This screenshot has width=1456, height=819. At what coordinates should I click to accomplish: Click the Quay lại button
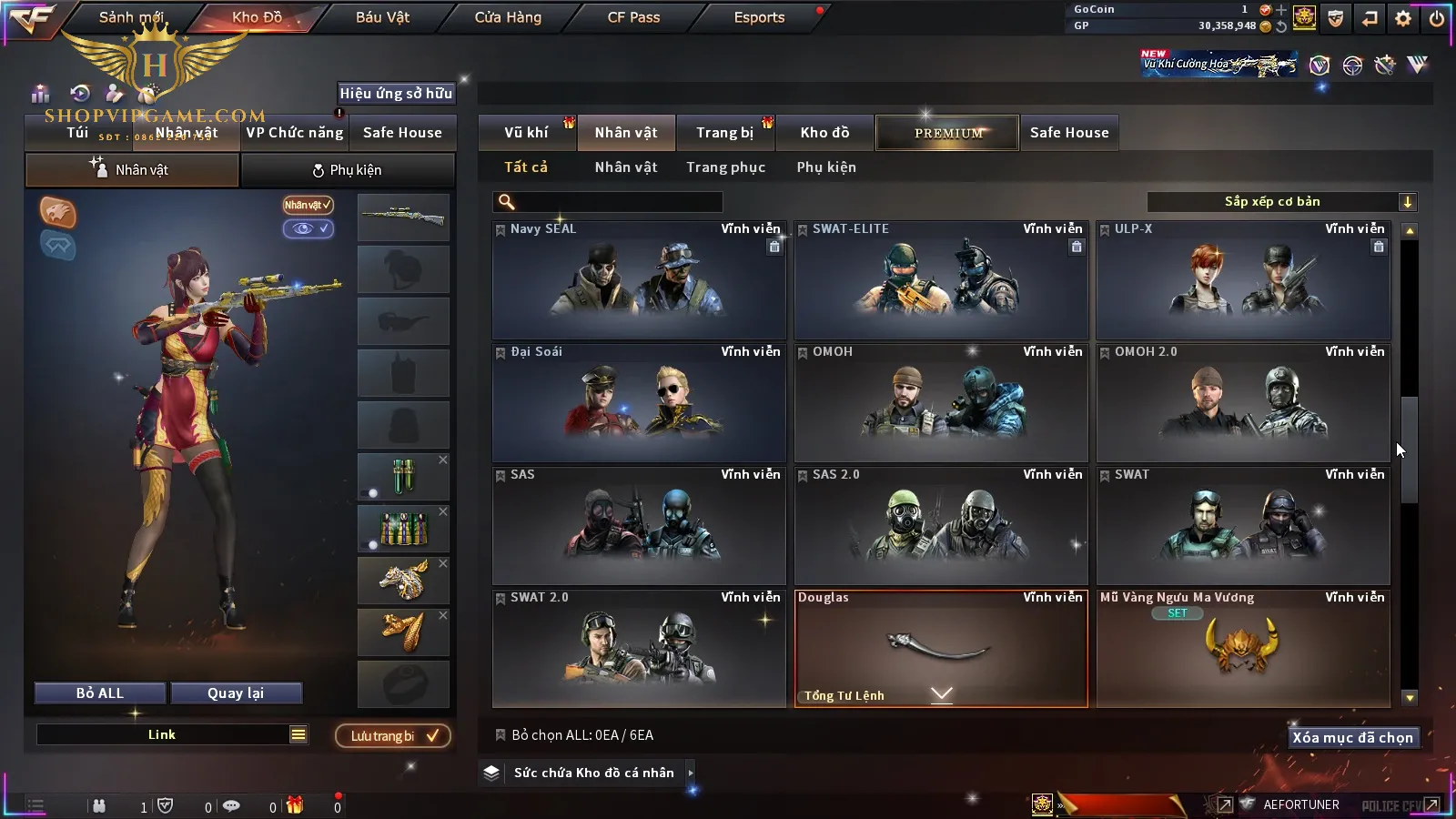[236, 693]
